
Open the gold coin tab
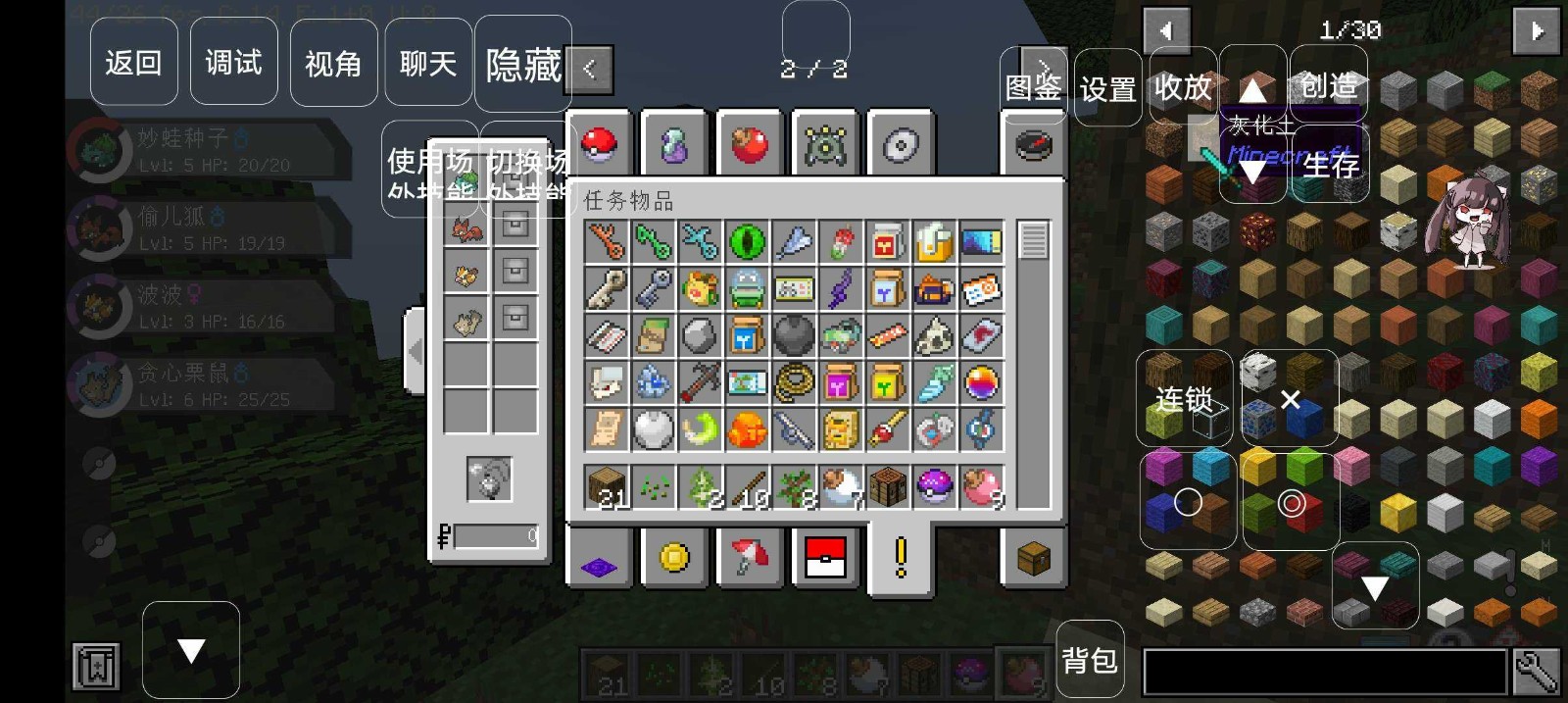[x=674, y=558]
